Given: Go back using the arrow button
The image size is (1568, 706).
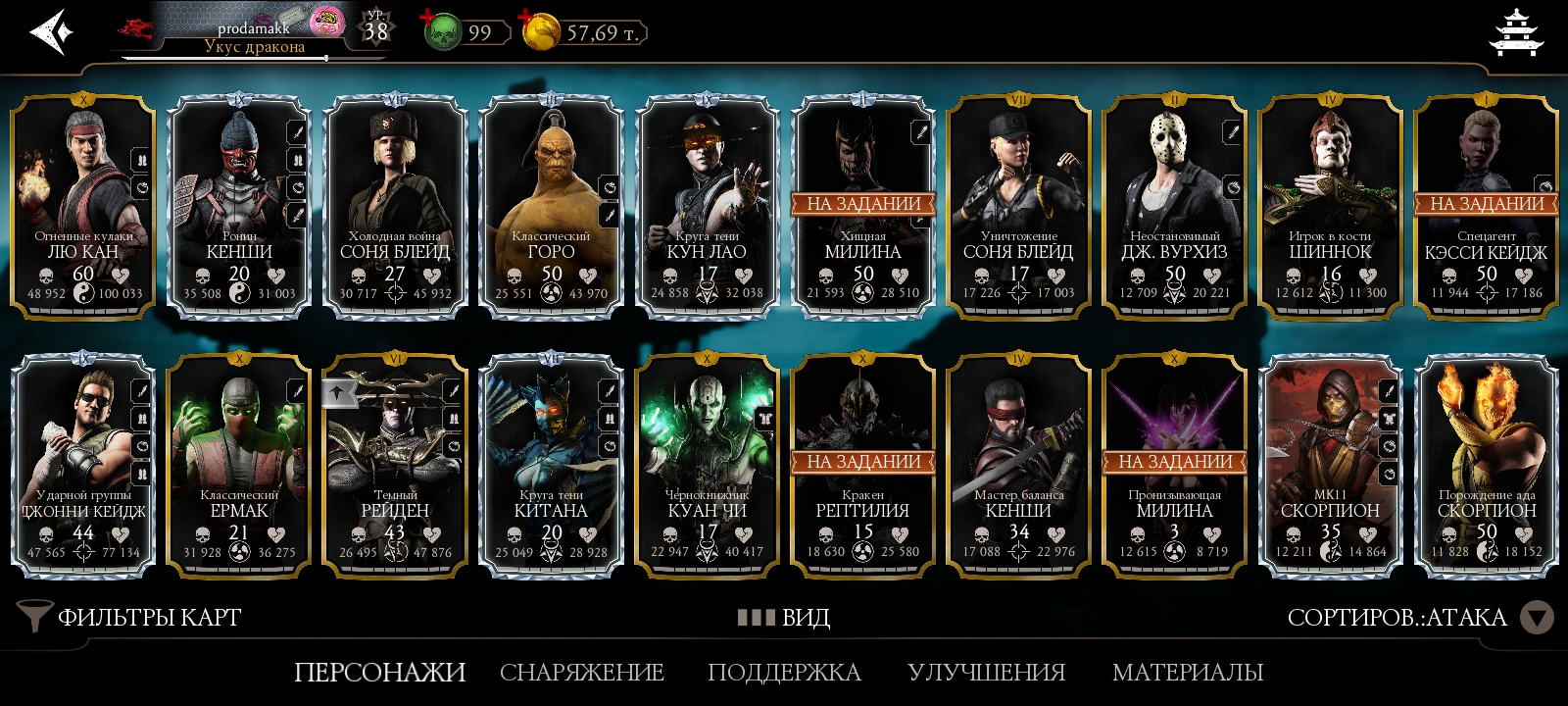Looking at the screenshot, I should 51,32.
